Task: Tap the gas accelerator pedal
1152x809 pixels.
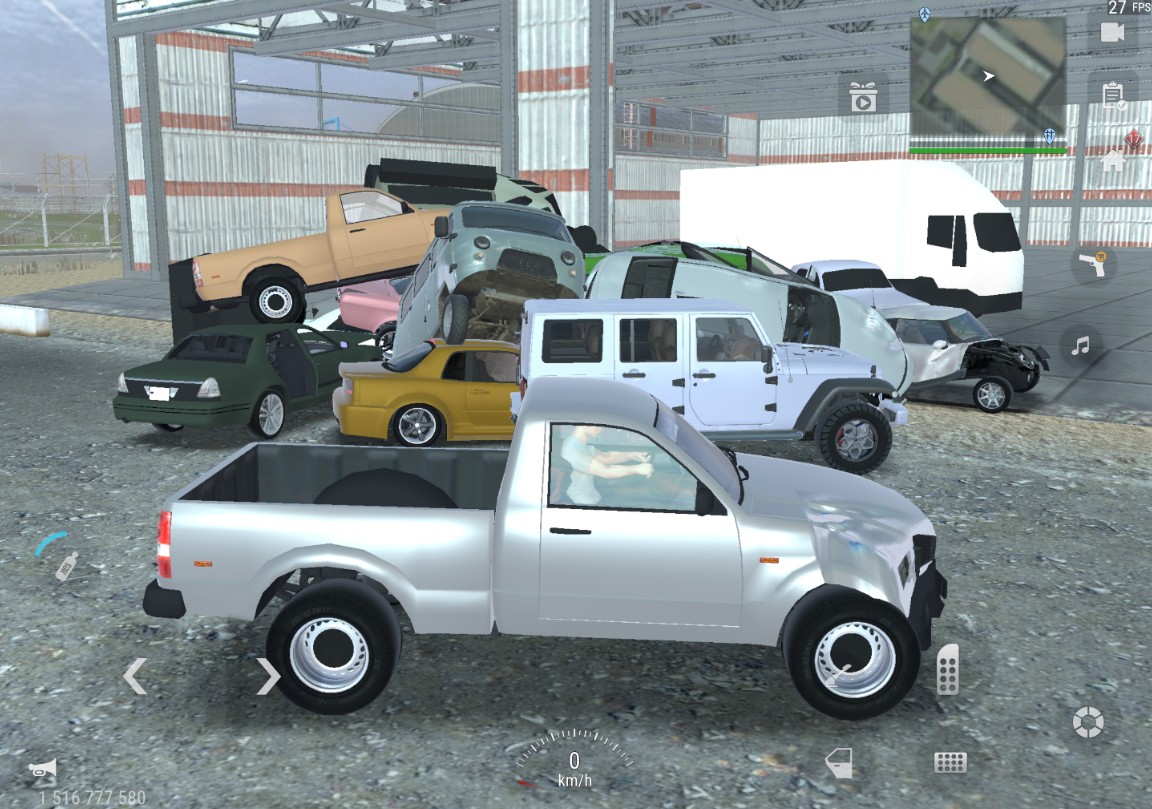Action: [x=947, y=669]
